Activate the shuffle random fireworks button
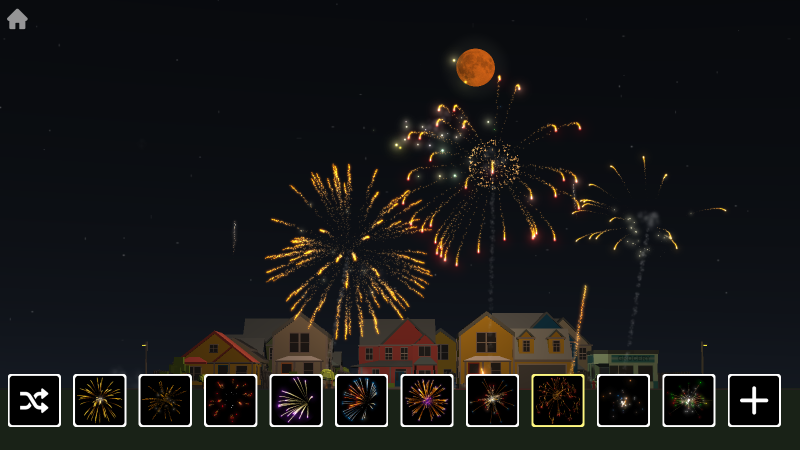The width and height of the screenshot is (800, 450). coord(34,400)
